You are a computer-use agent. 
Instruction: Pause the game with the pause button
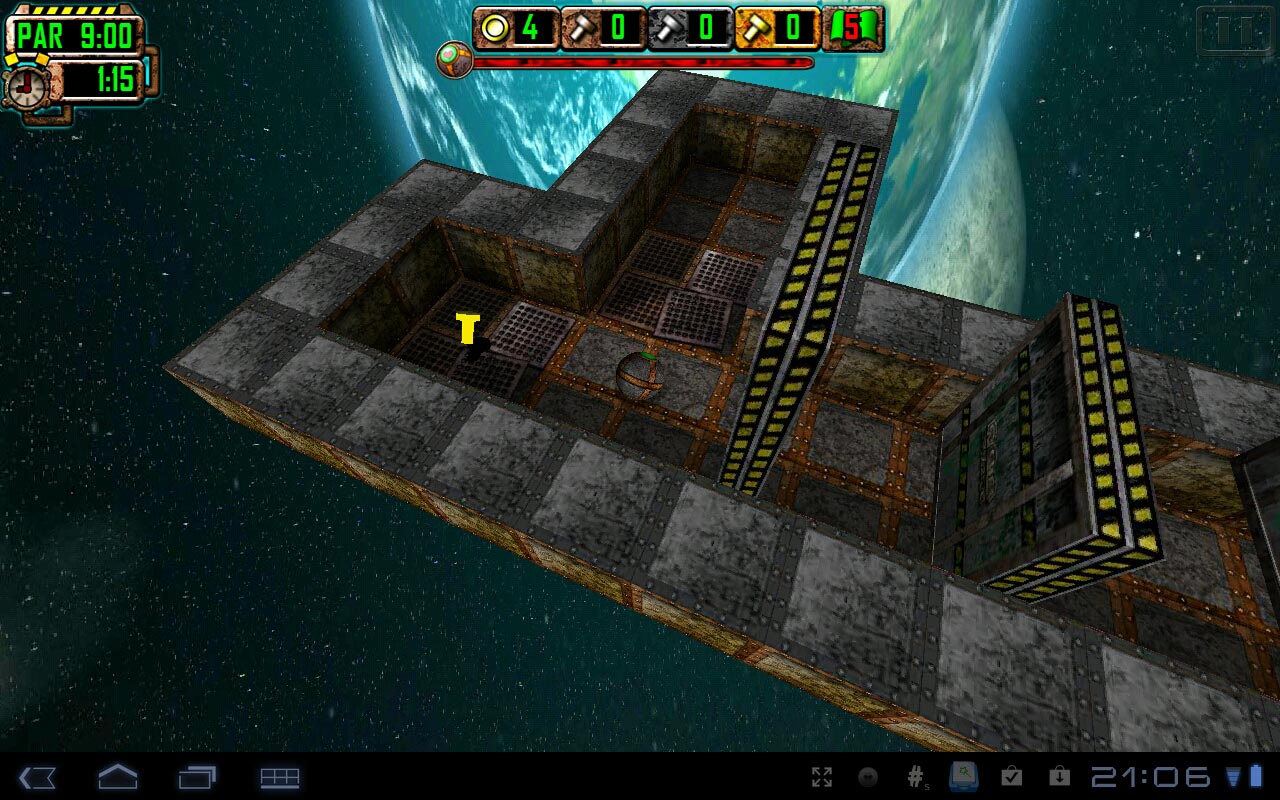[1234, 32]
